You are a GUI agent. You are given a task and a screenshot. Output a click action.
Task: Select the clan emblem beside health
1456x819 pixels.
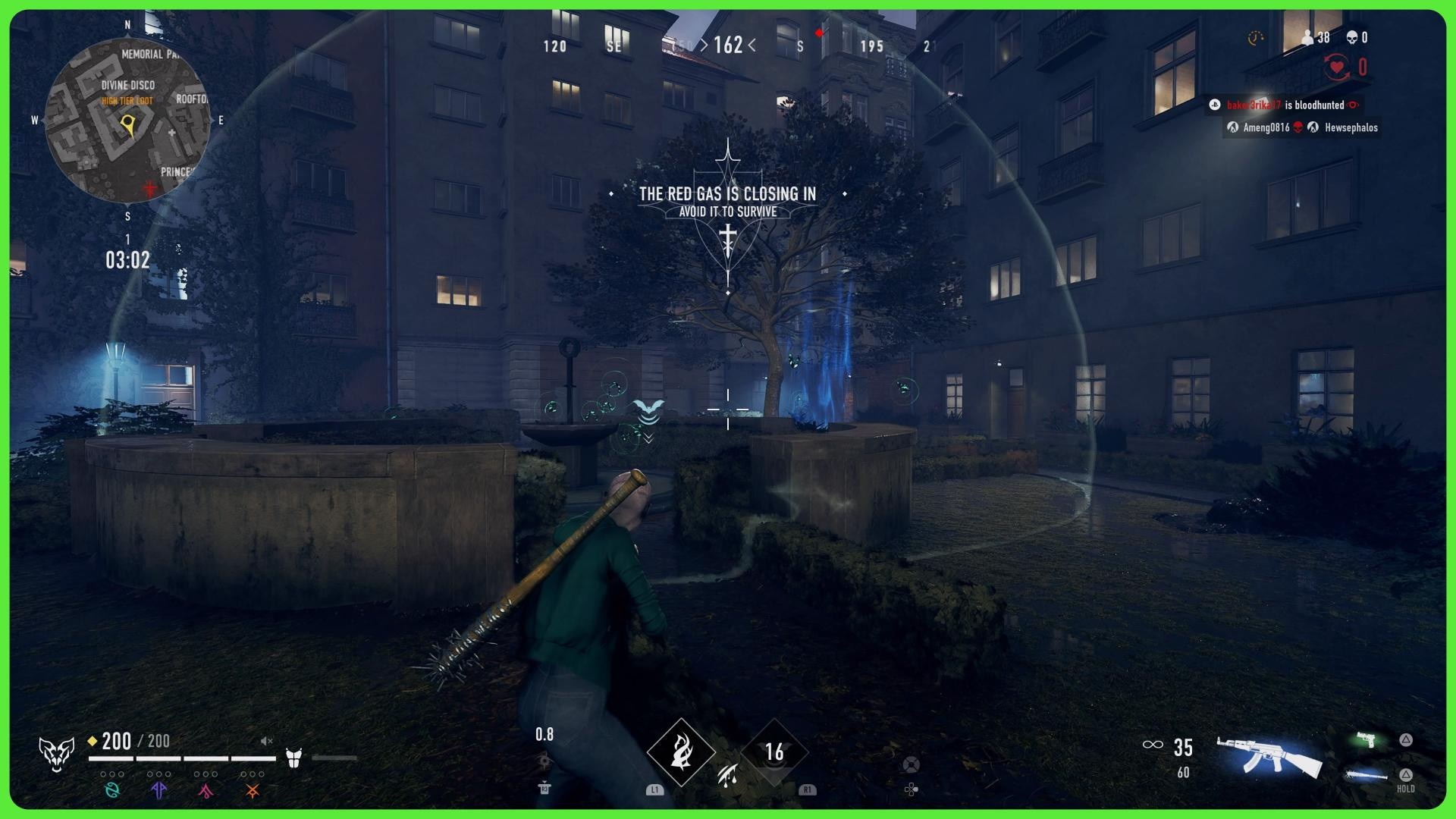pos(57,754)
